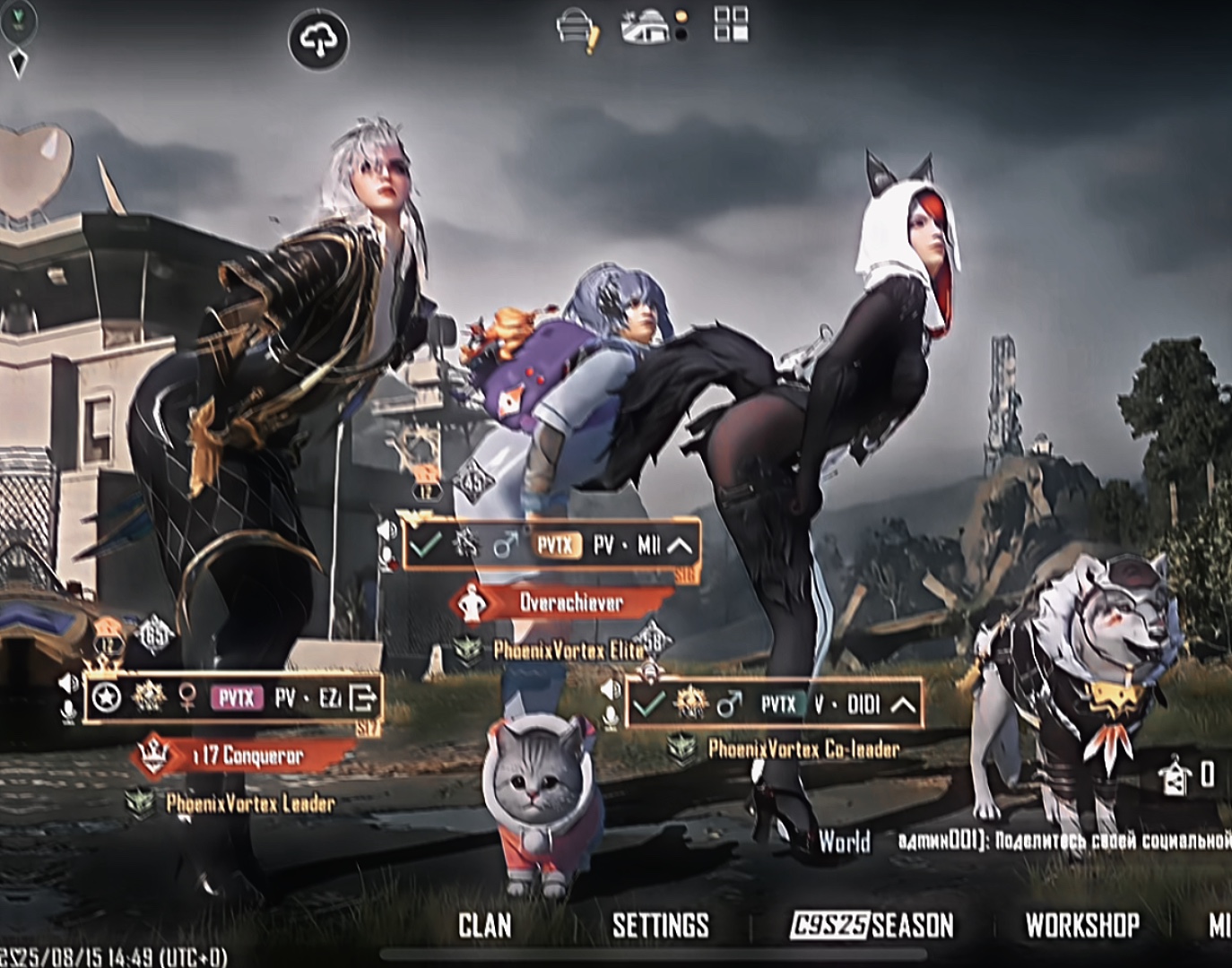Open the round green-arrow icon in the top-left corner
Viewport: 1232px width, 968px height.
tap(17, 20)
